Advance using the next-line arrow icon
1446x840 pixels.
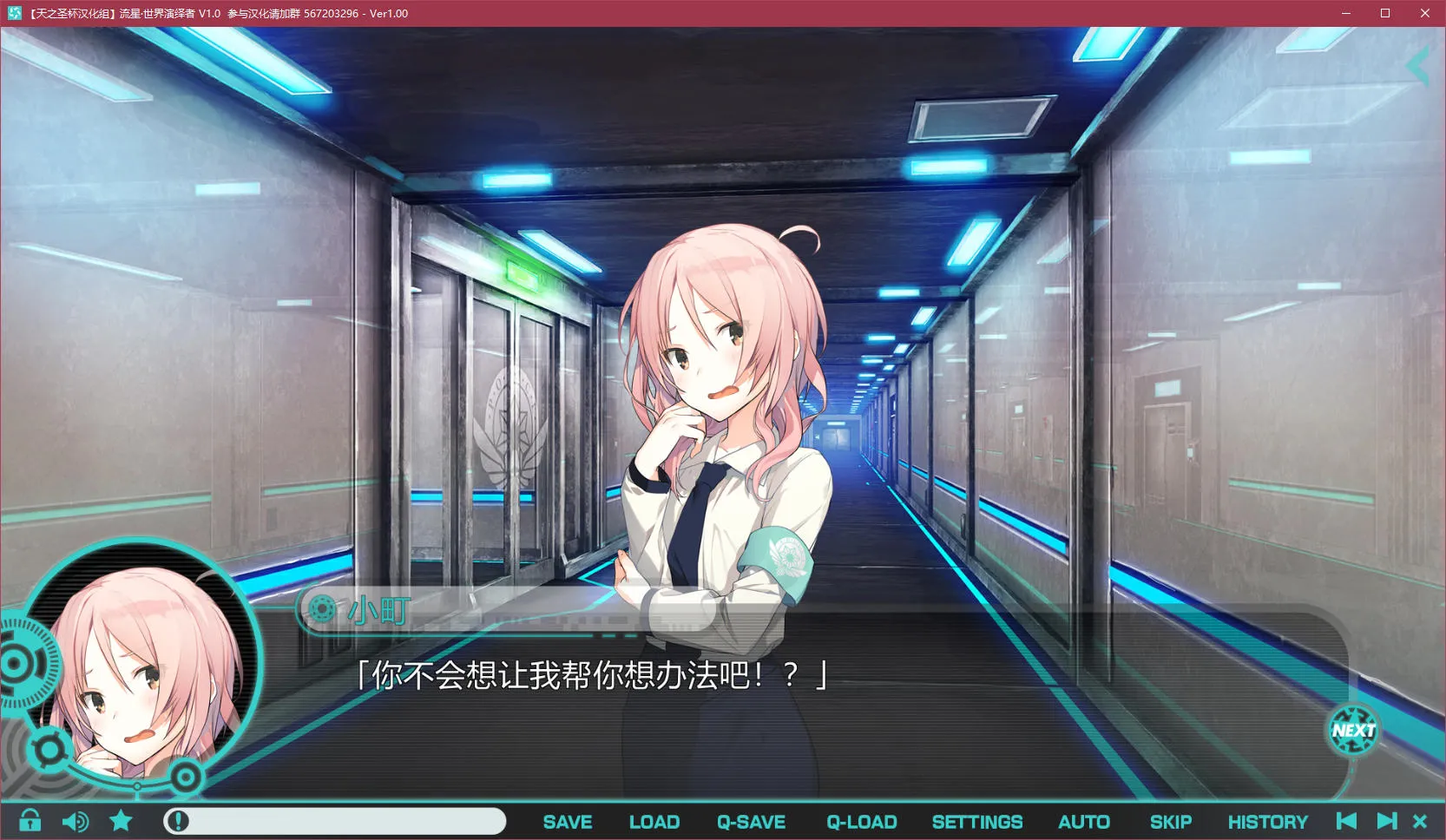(x=1386, y=820)
